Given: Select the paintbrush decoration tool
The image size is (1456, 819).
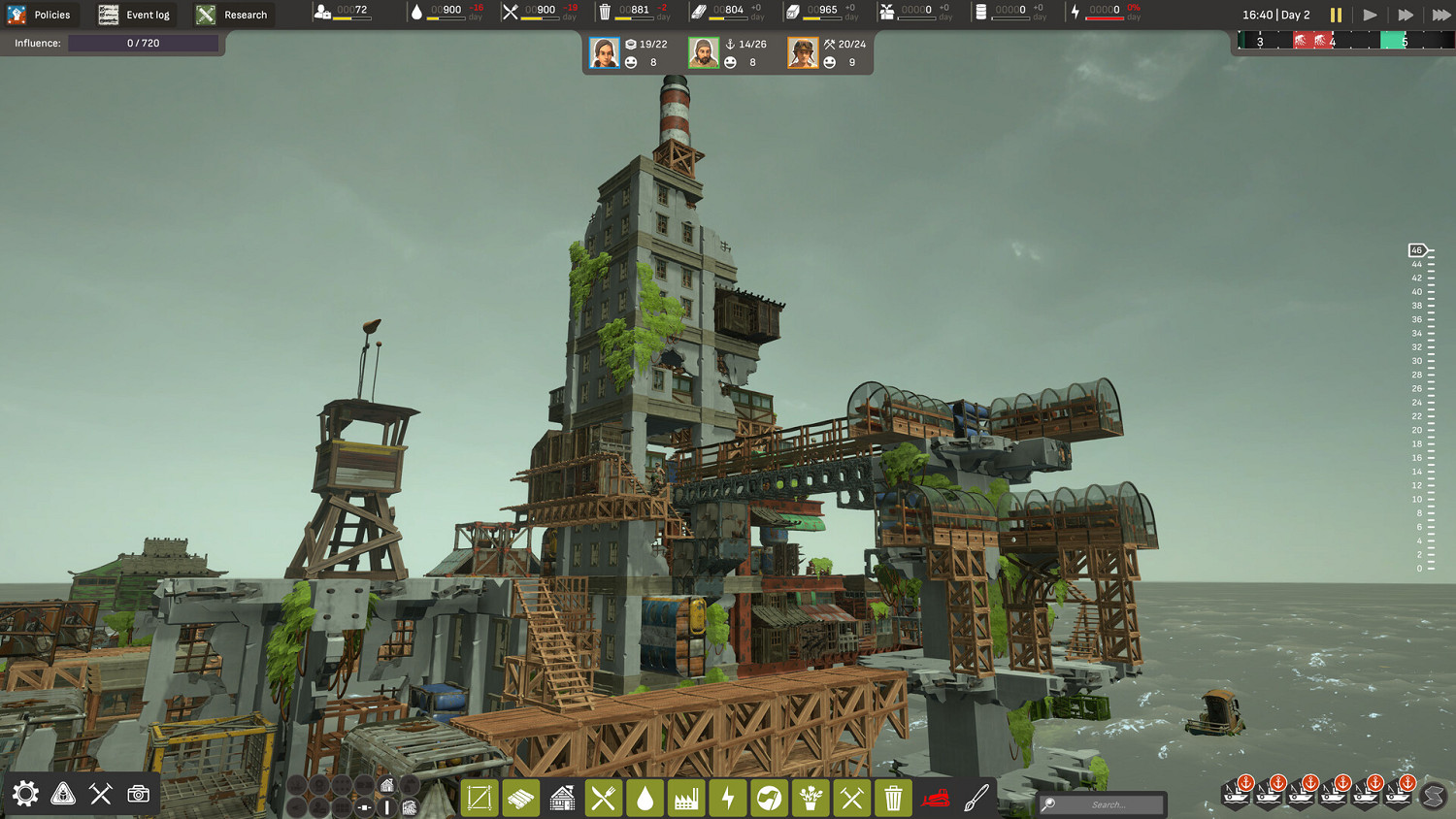Looking at the screenshot, I should point(976,798).
